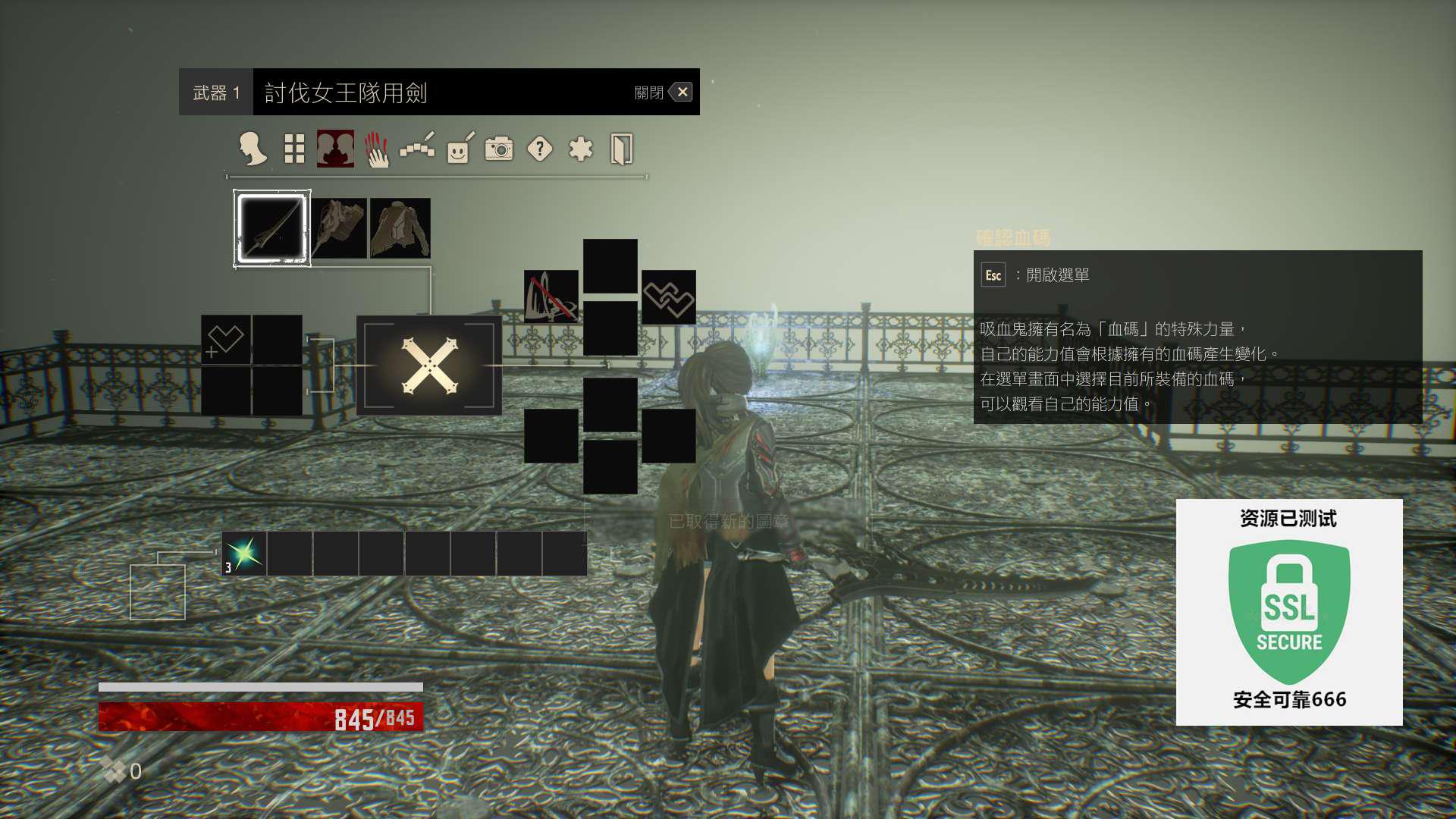Viewport: 1456px width, 819px height.
Task: Select the second weapon slot
Action: coord(338,228)
